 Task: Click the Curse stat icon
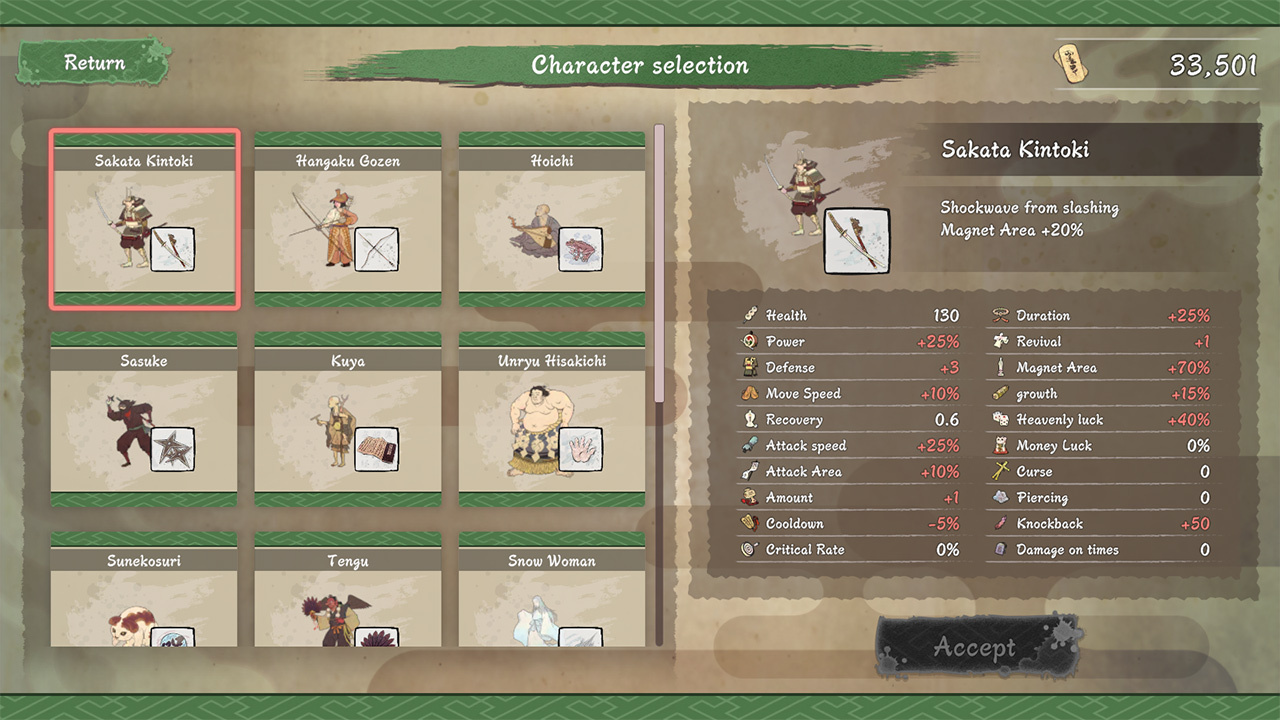click(x=999, y=471)
